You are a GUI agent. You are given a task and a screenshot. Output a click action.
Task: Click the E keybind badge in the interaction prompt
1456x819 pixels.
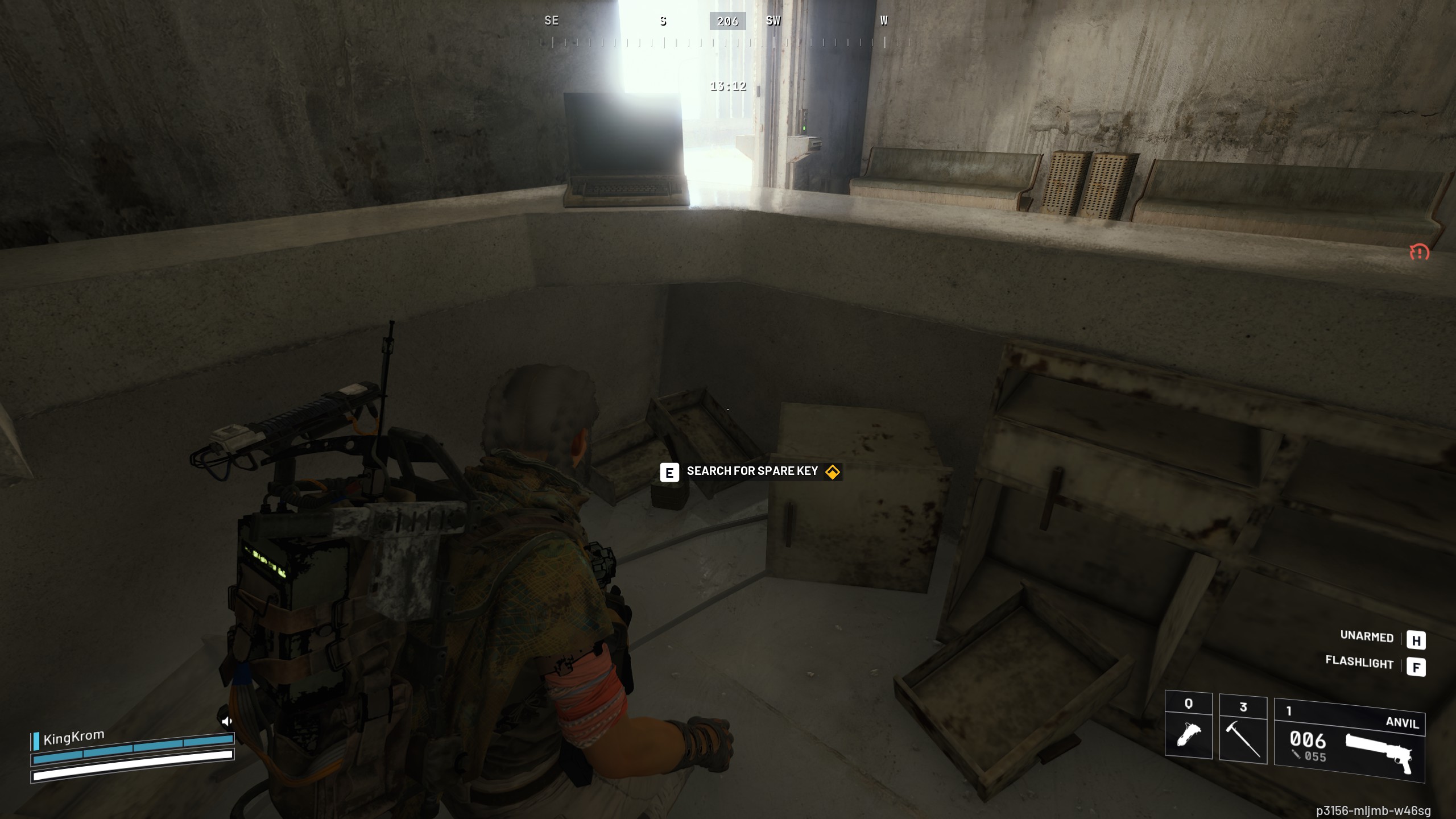669,471
